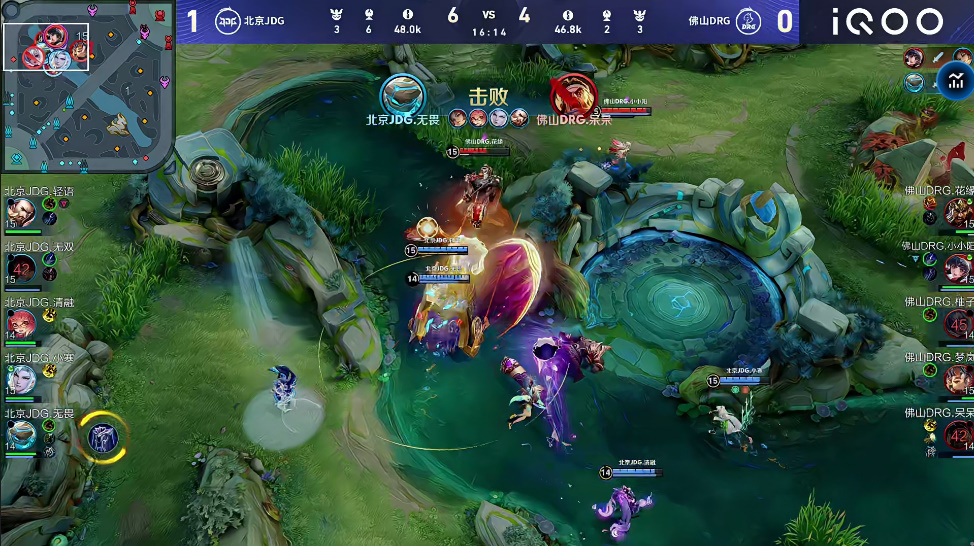Image resolution: width=974 pixels, height=546 pixels.
Task: Click the 佛山DRG team logo
Action: [746, 21]
